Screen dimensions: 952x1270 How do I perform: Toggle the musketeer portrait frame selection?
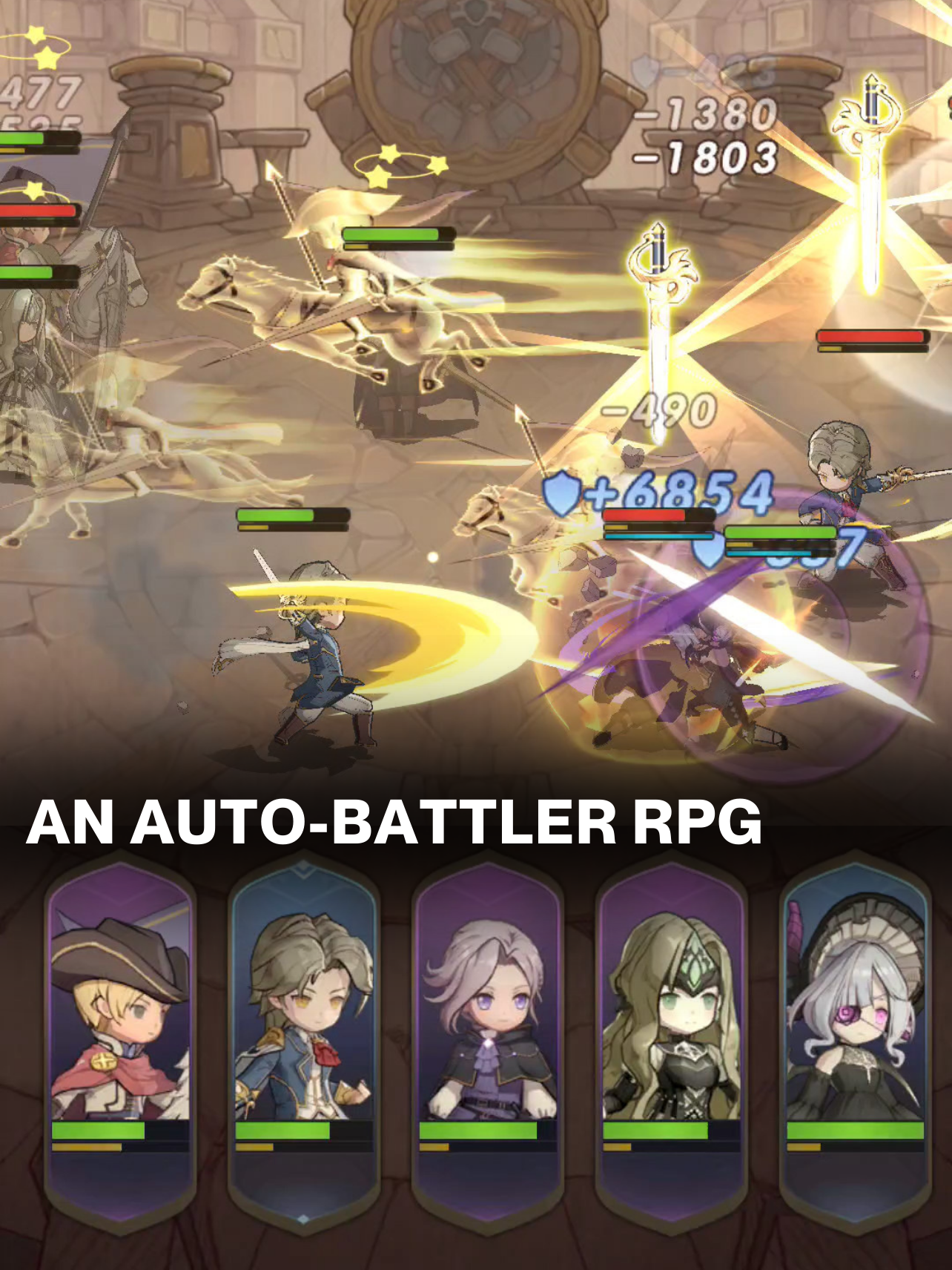(122, 1039)
